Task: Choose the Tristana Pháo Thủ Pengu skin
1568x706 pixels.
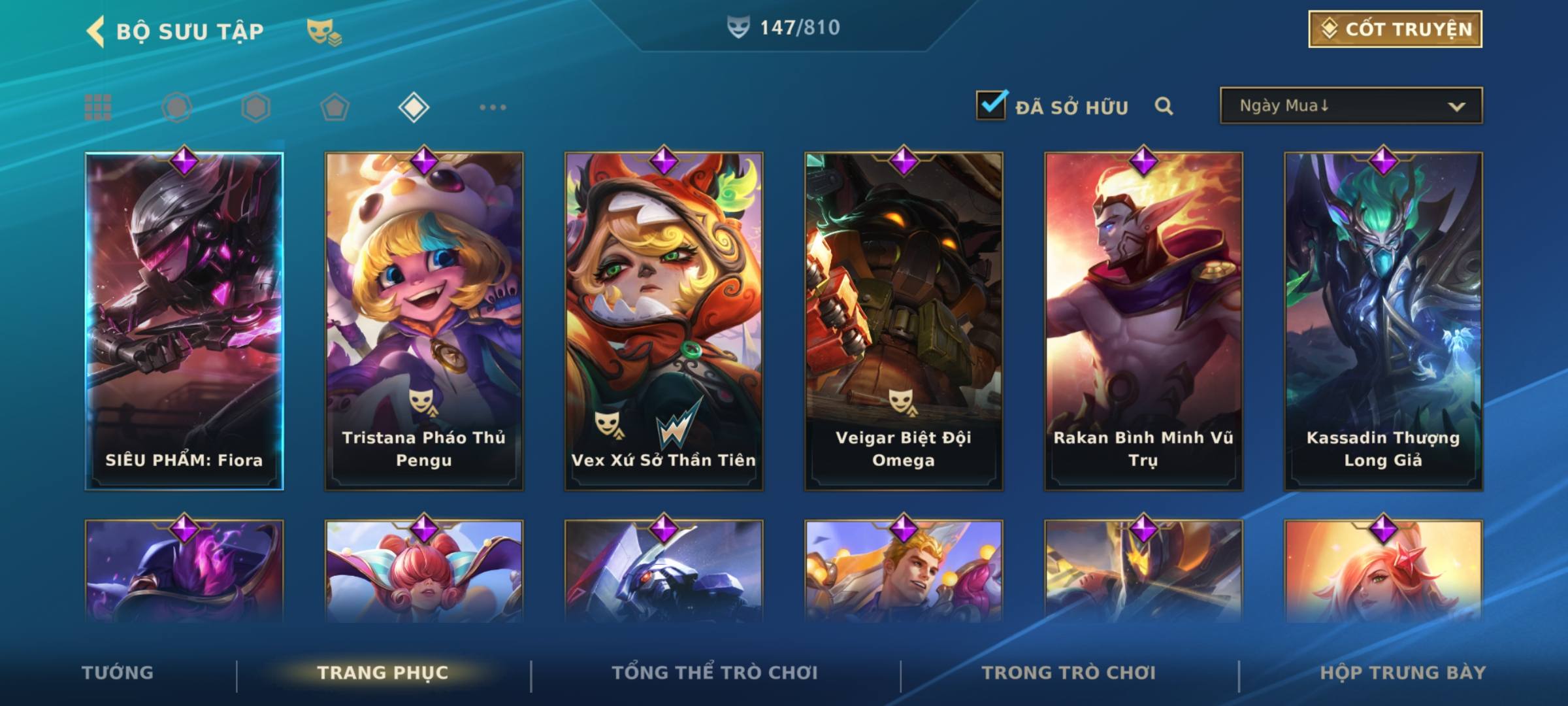Action: 424,321
